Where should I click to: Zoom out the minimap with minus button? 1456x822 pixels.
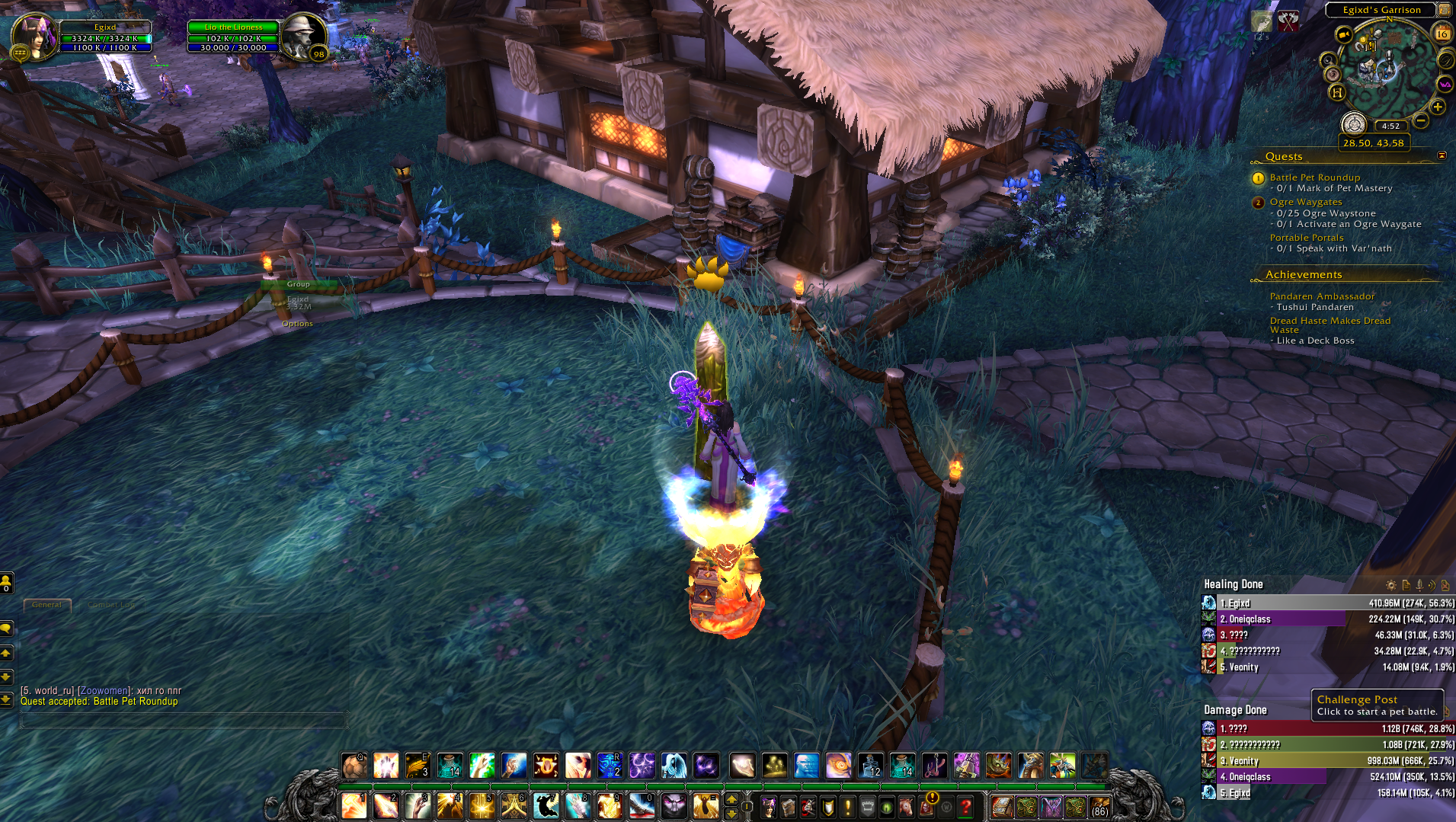pyautogui.click(x=1421, y=120)
